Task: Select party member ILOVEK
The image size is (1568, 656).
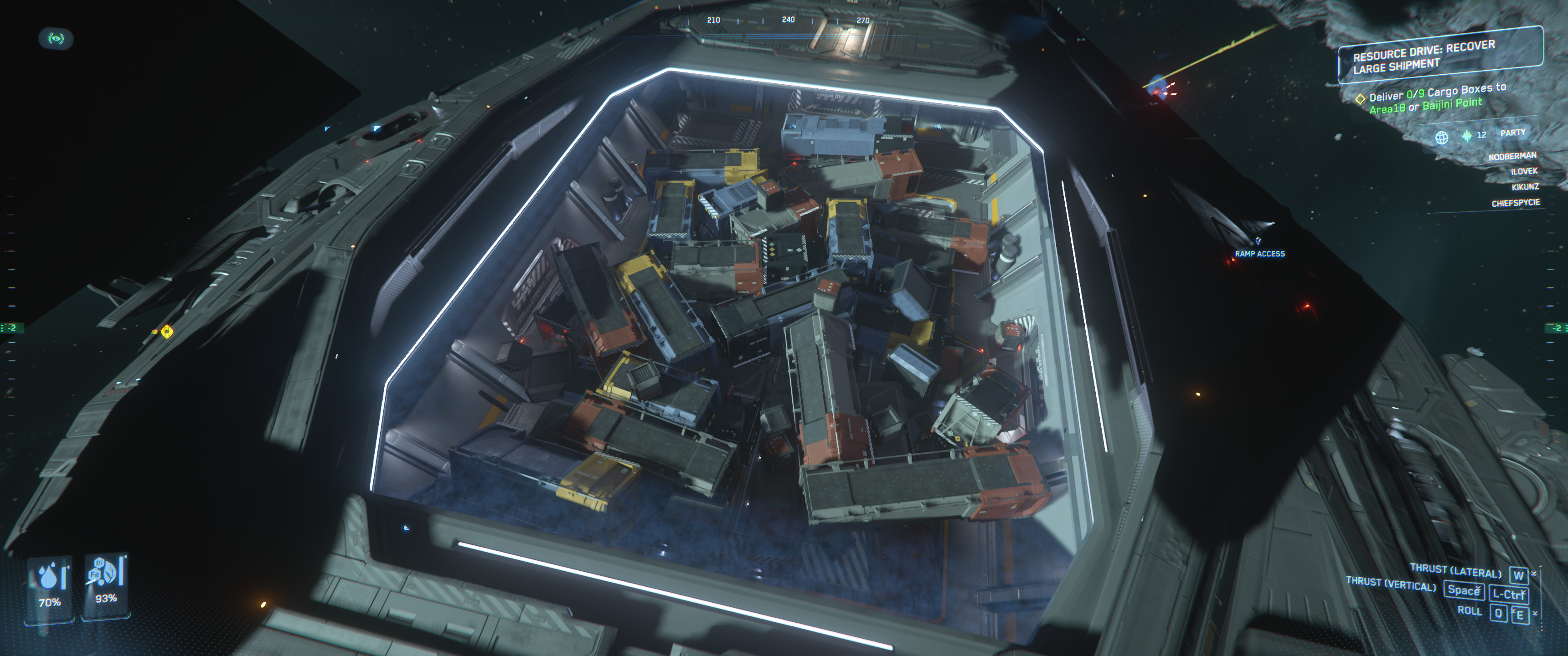Action: point(1524,172)
